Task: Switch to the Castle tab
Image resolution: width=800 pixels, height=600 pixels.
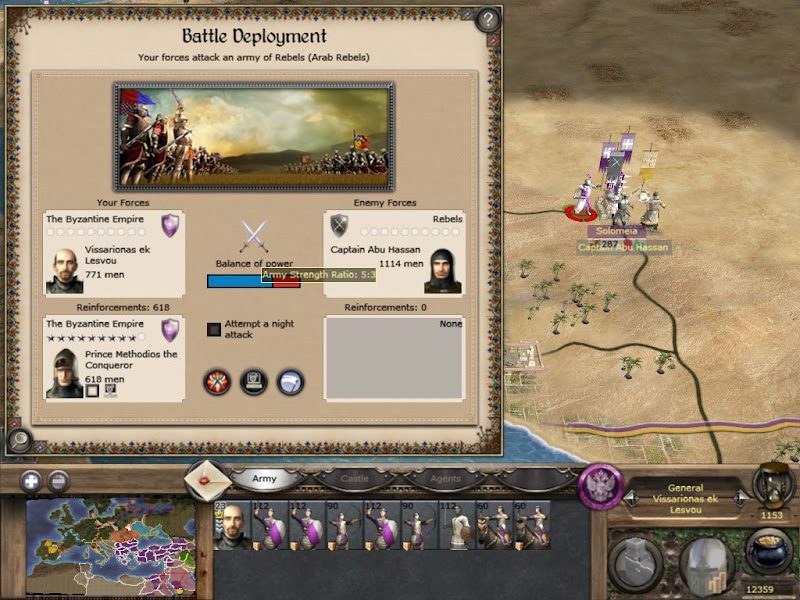Action: click(355, 479)
